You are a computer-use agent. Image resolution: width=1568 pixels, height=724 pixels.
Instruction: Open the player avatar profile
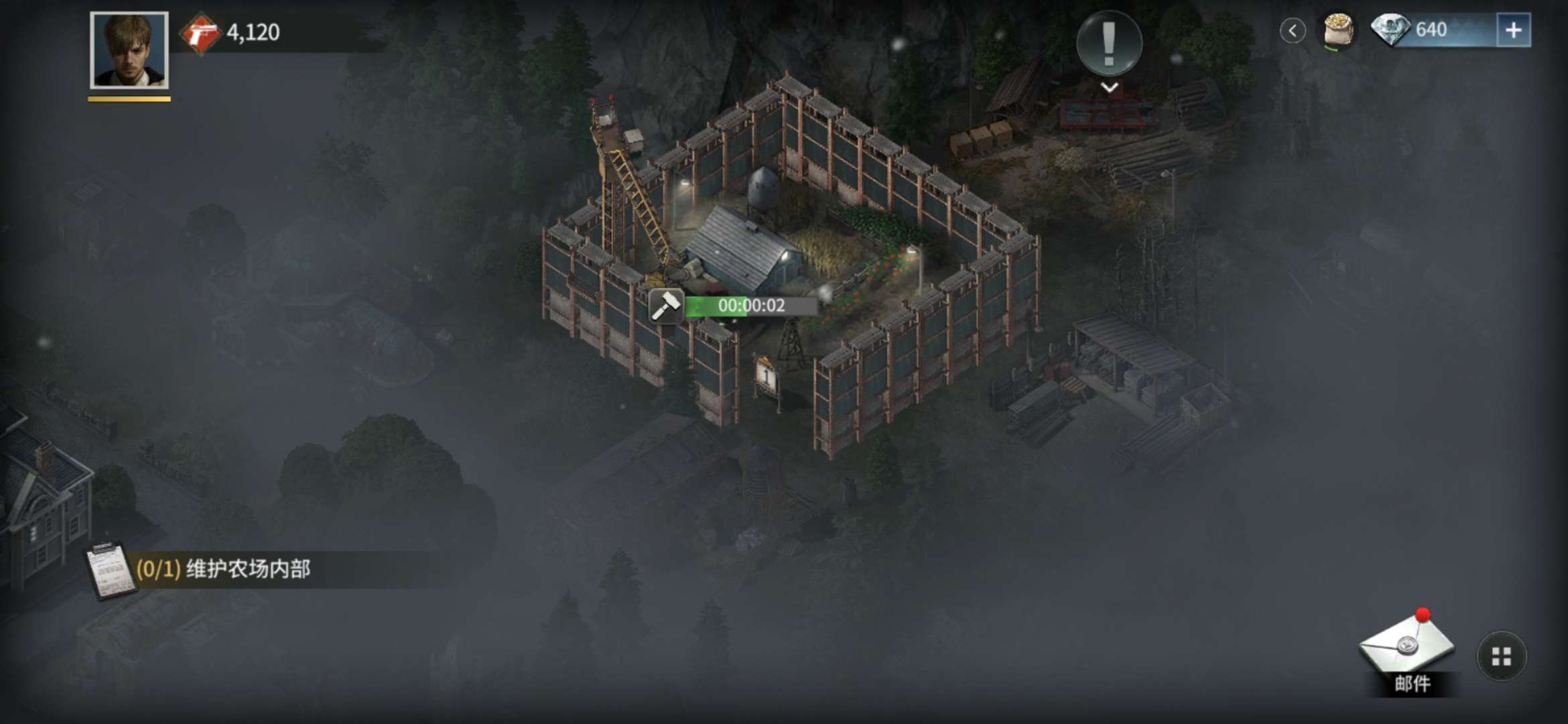129,50
